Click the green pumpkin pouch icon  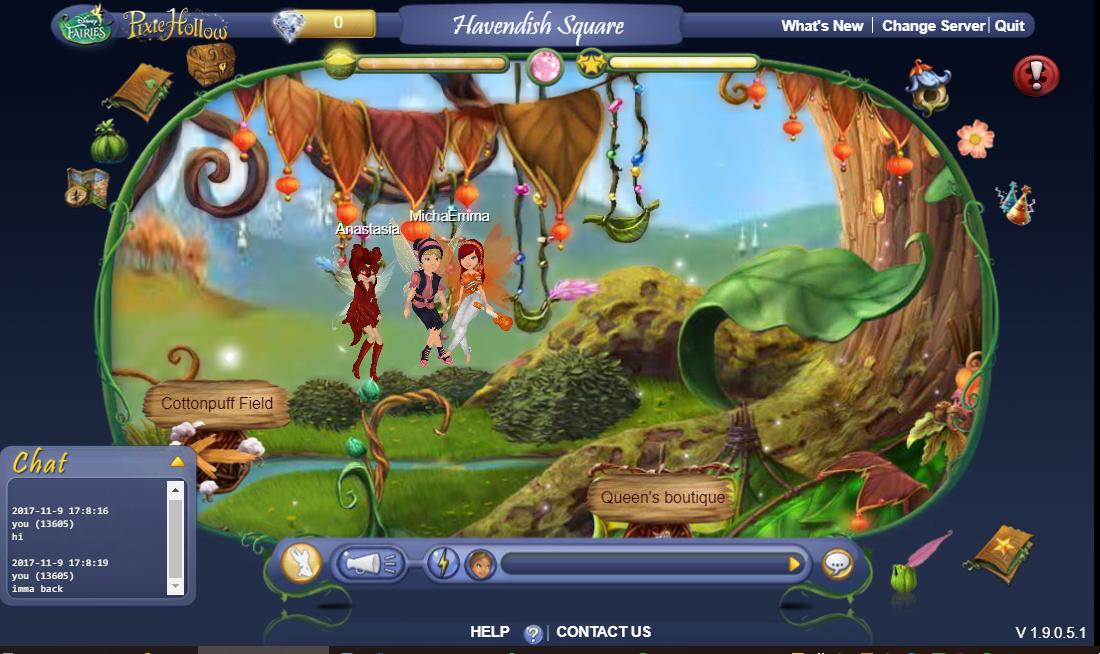pos(109,142)
